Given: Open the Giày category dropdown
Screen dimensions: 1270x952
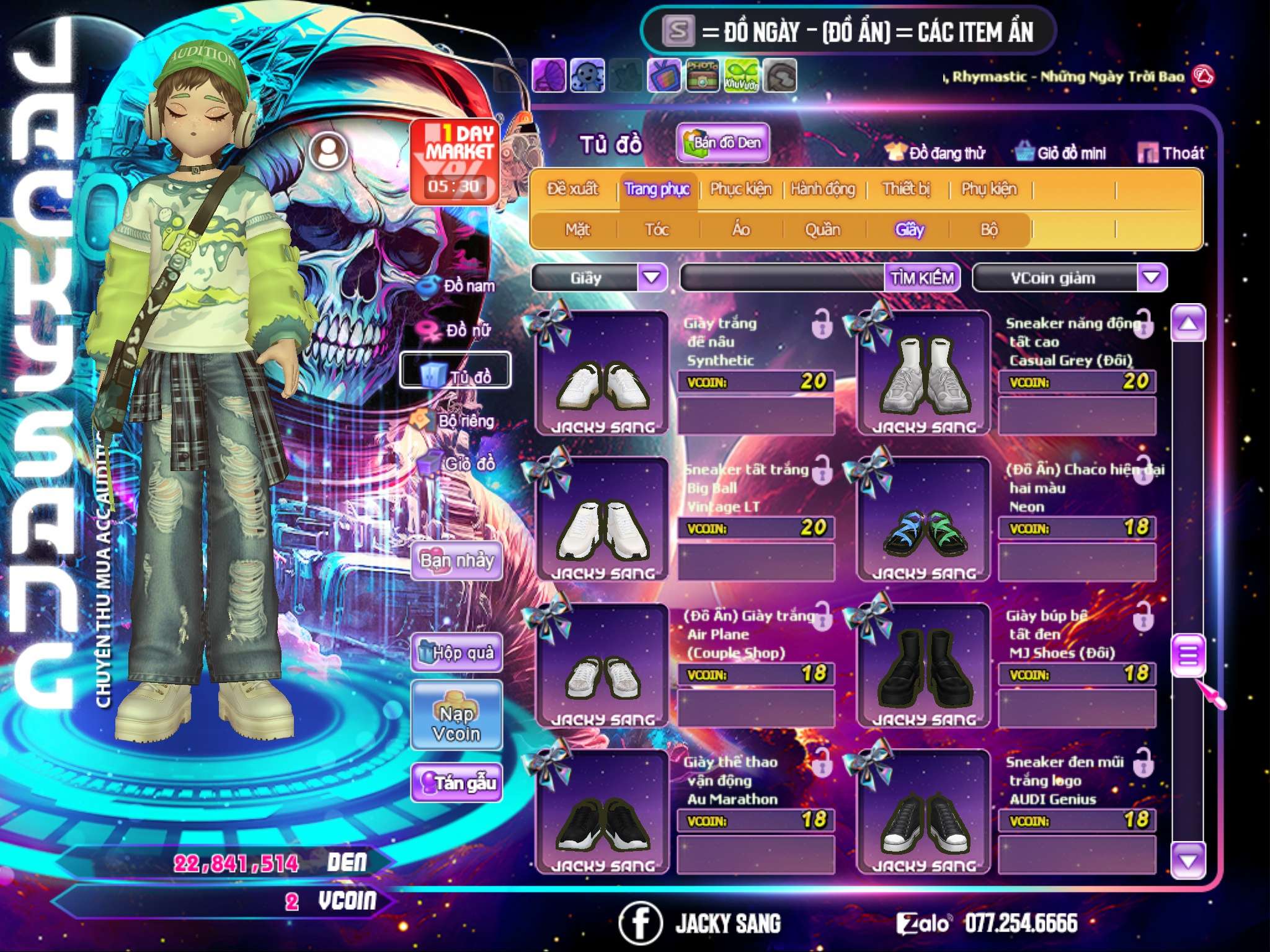Looking at the screenshot, I should 652,277.
